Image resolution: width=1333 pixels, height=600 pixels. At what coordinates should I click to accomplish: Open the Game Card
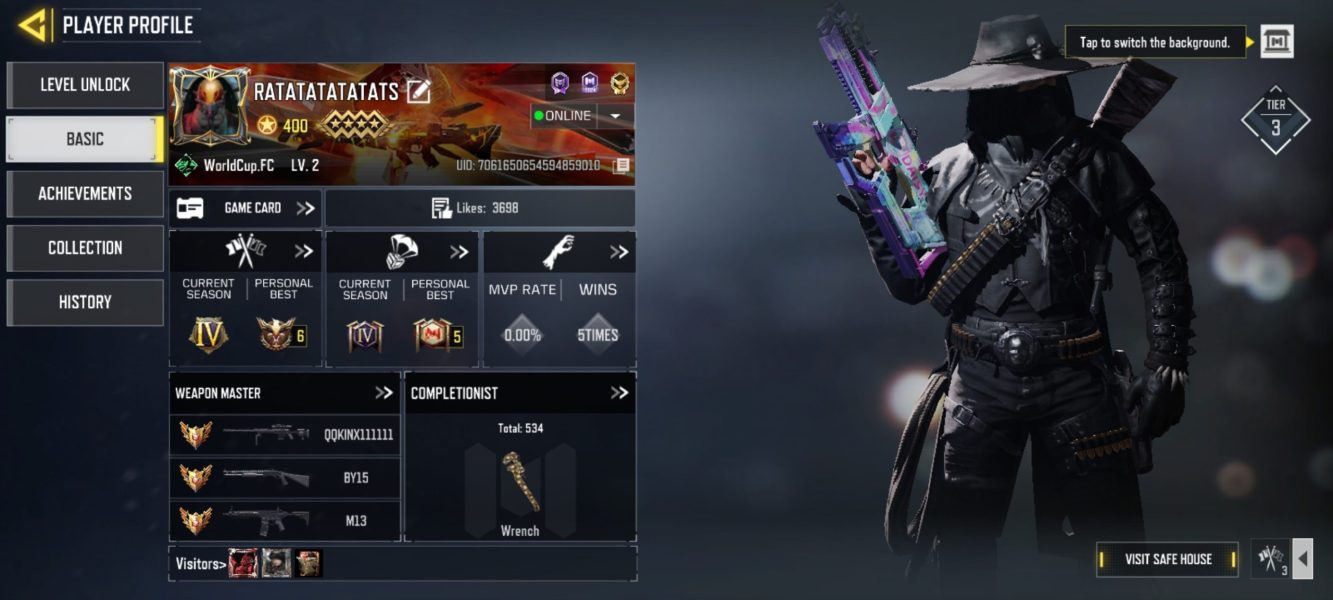[245, 208]
